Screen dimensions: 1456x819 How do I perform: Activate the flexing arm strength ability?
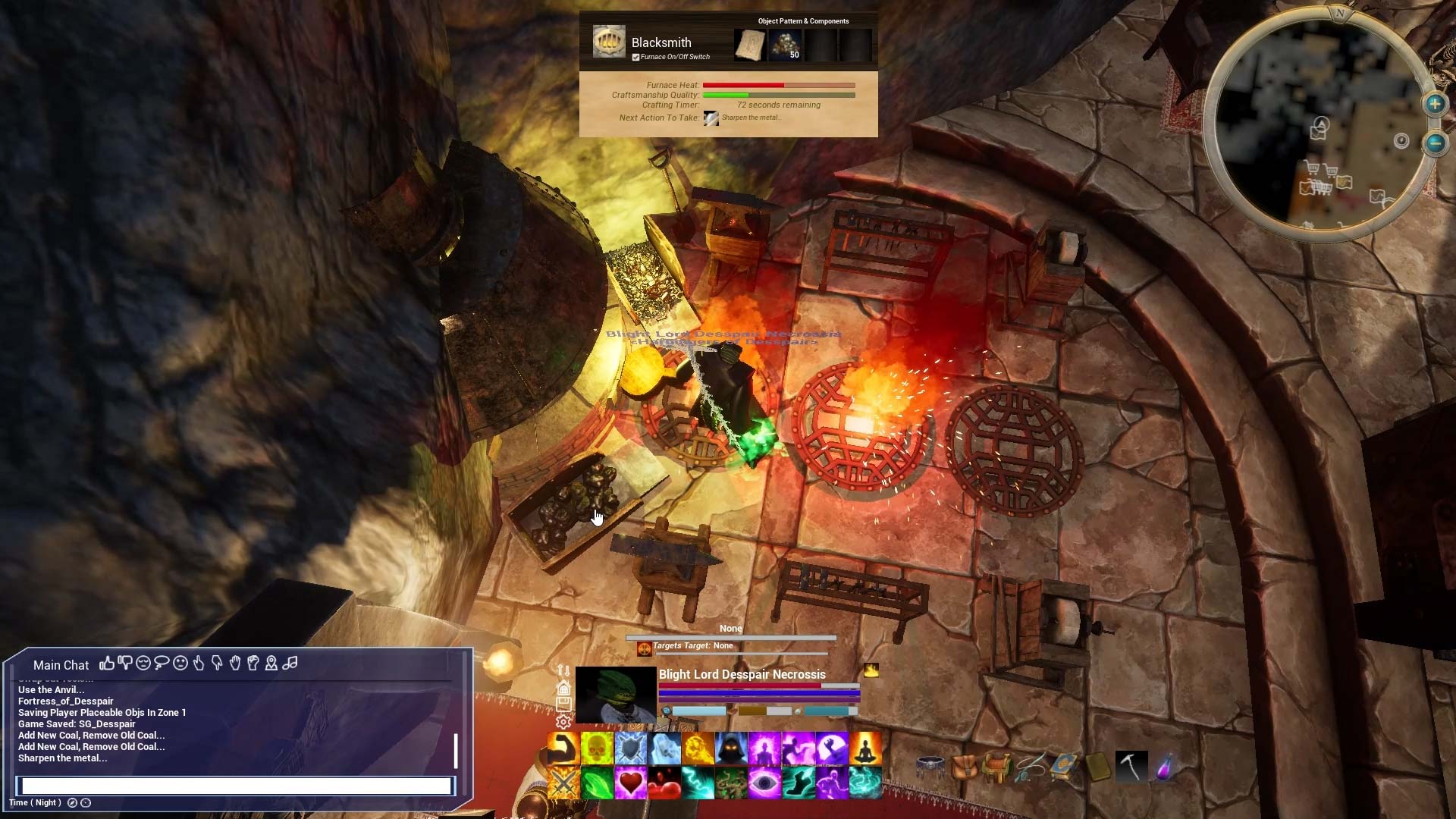[x=563, y=748]
